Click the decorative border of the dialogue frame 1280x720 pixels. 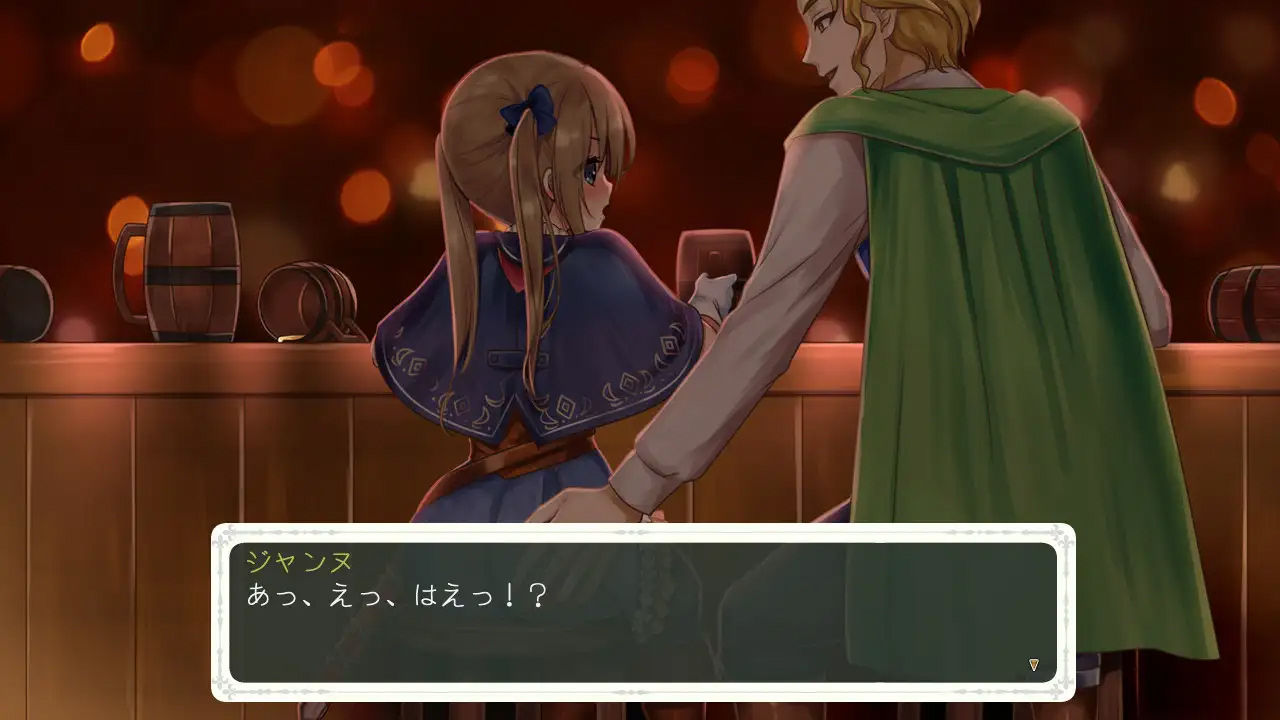(630, 531)
